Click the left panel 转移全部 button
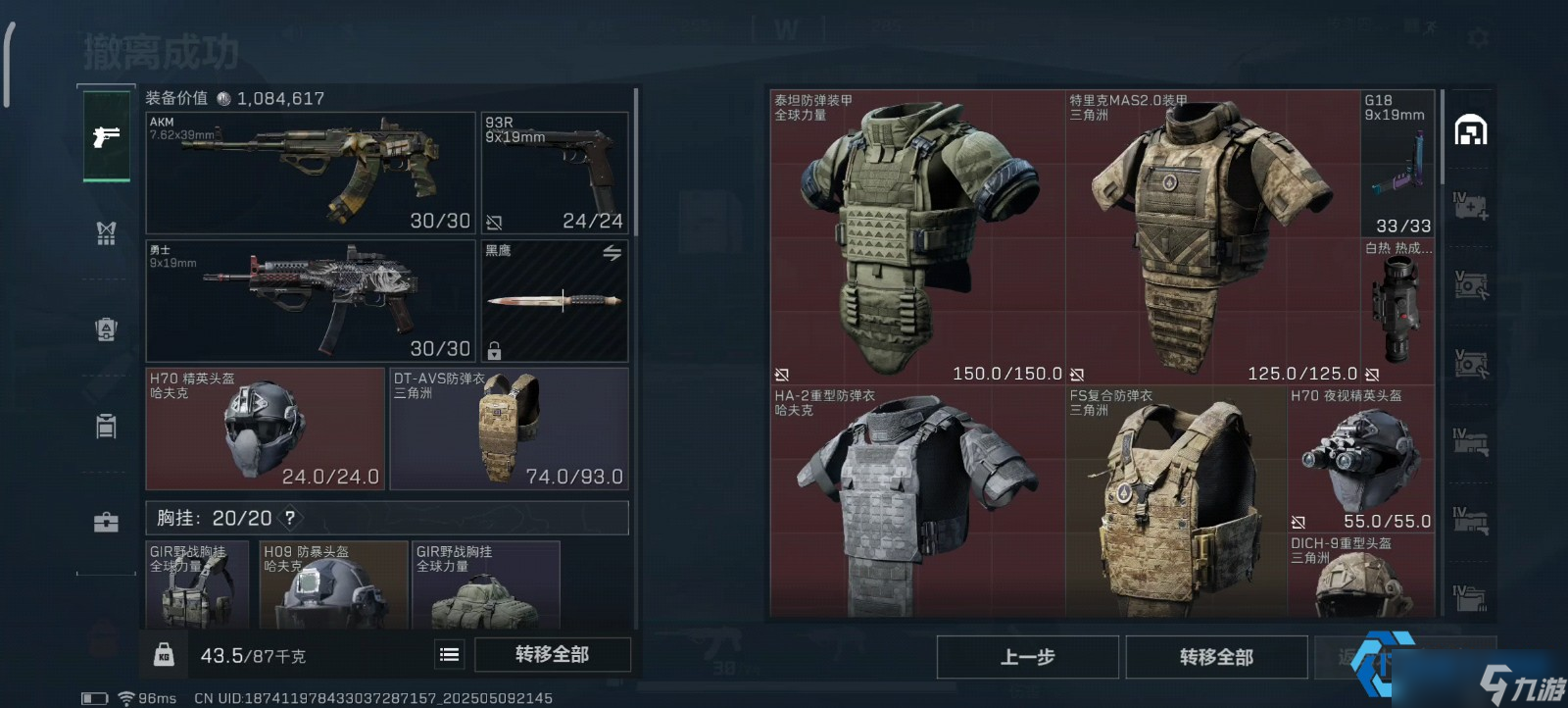The image size is (1568, 708). point(552,655)
